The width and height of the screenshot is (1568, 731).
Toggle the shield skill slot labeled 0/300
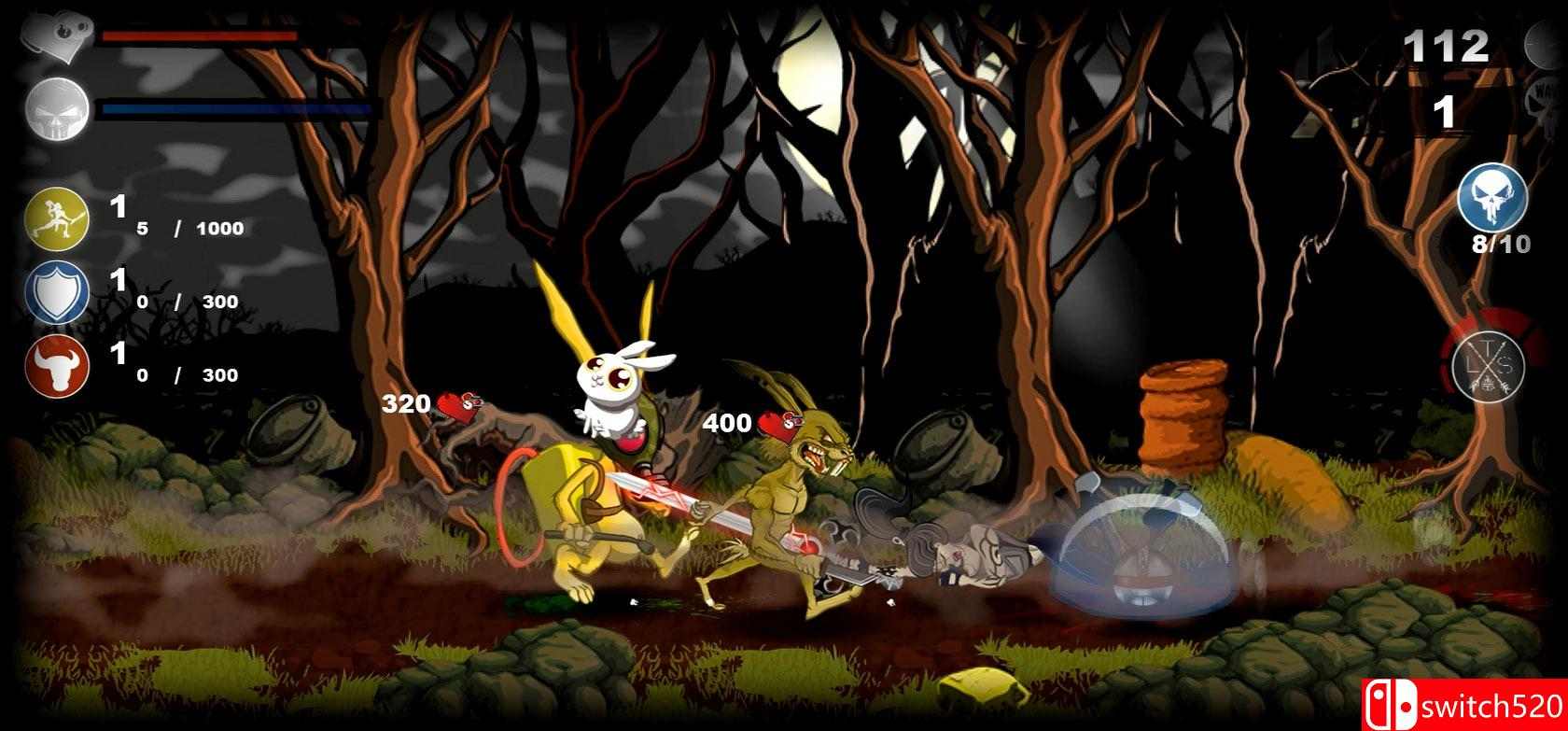pos(177,301)
